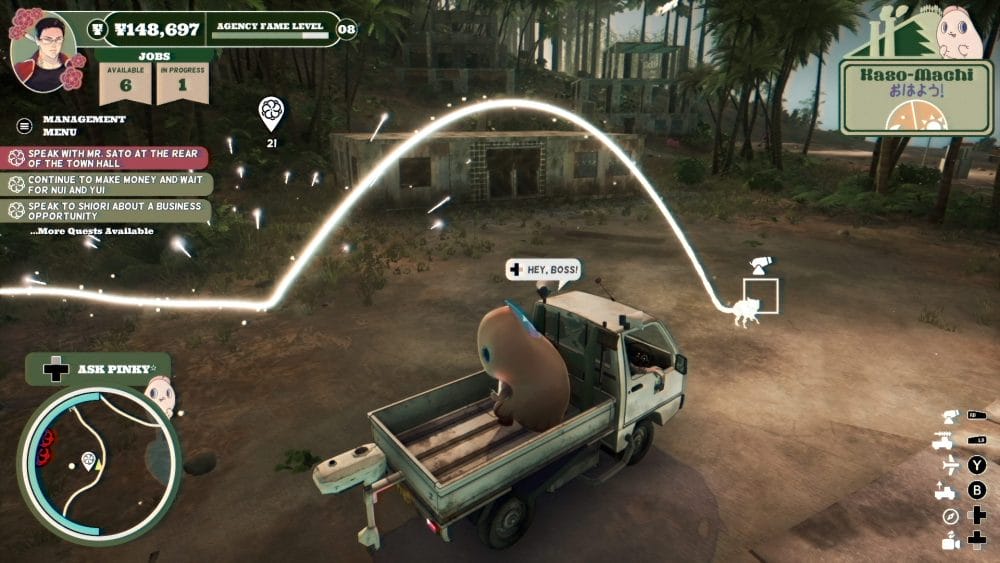Click the Kaso-Machi town sign
1000x563 pixels.
[902, 95]
